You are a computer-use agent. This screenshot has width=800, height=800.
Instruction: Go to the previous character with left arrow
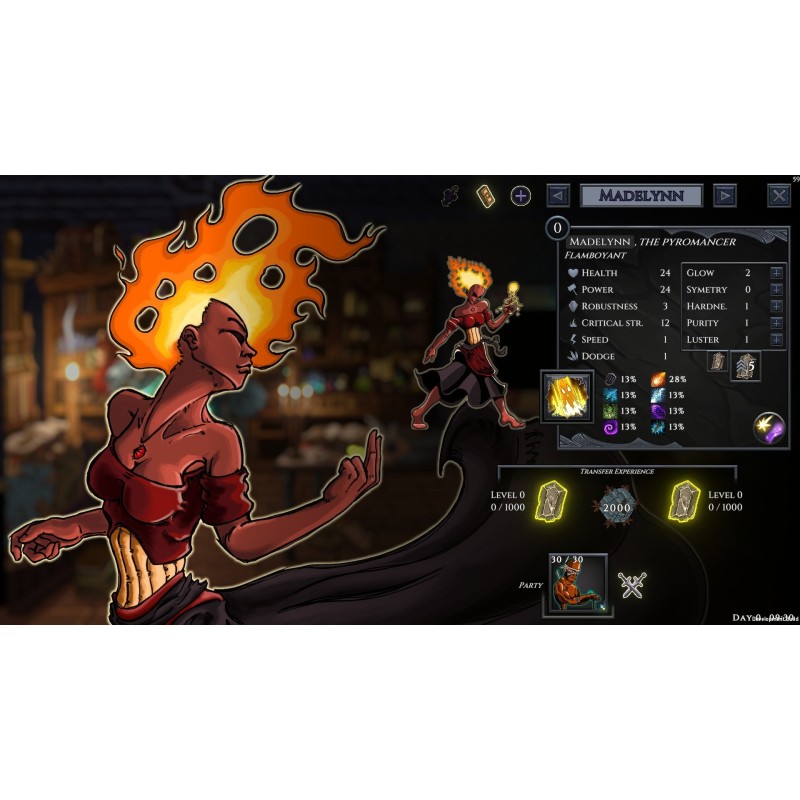(x=559, y=196)
